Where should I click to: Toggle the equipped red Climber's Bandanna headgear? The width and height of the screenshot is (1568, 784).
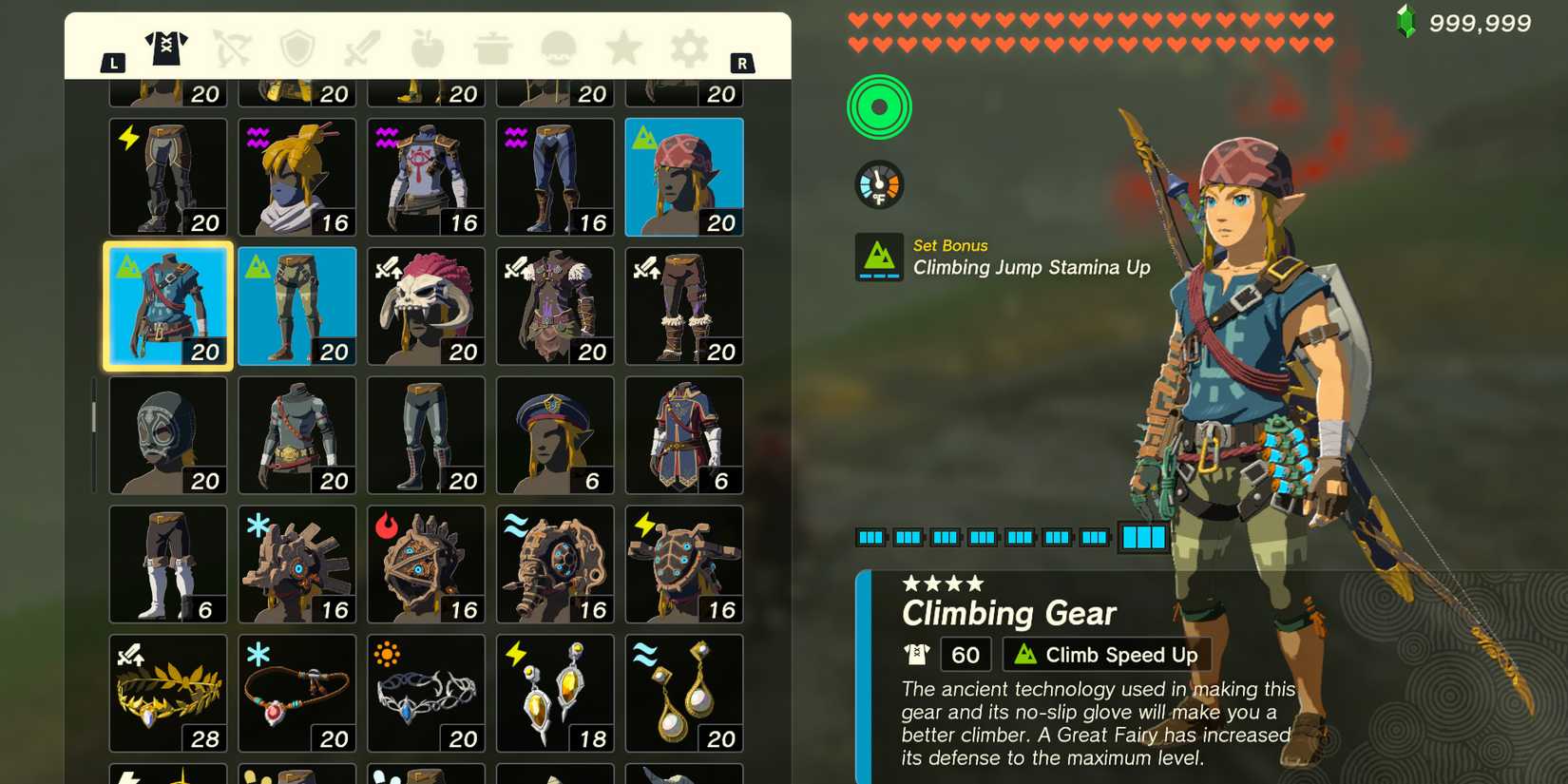[683, 177]
